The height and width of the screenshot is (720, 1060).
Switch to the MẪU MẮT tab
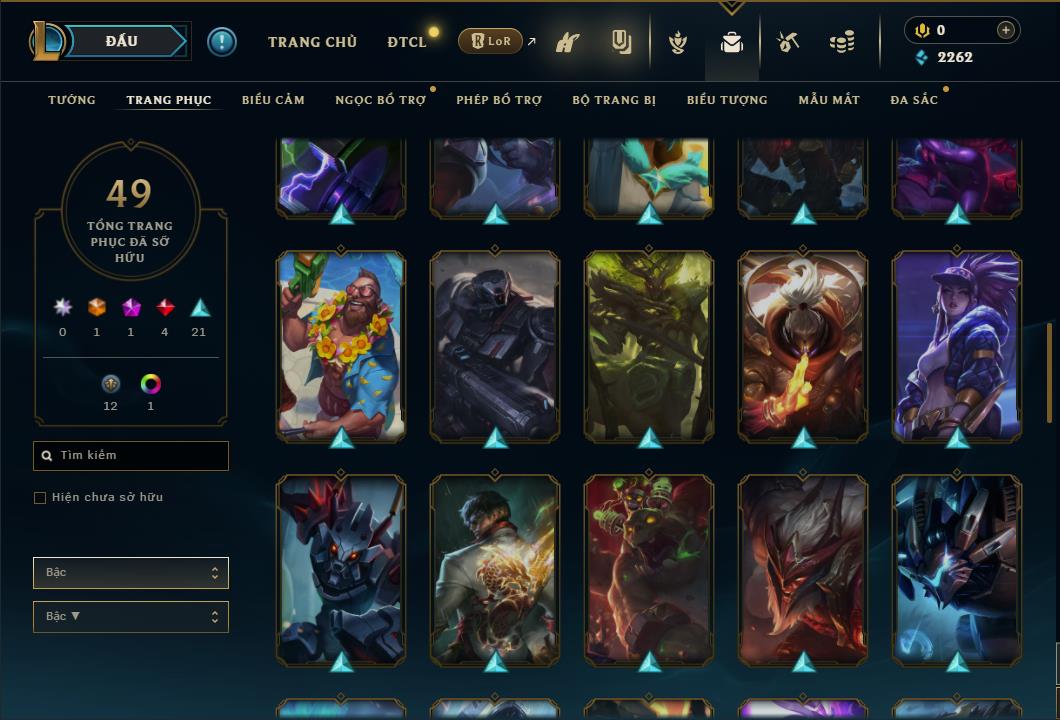pyautogui.click(x=829, y=100)
